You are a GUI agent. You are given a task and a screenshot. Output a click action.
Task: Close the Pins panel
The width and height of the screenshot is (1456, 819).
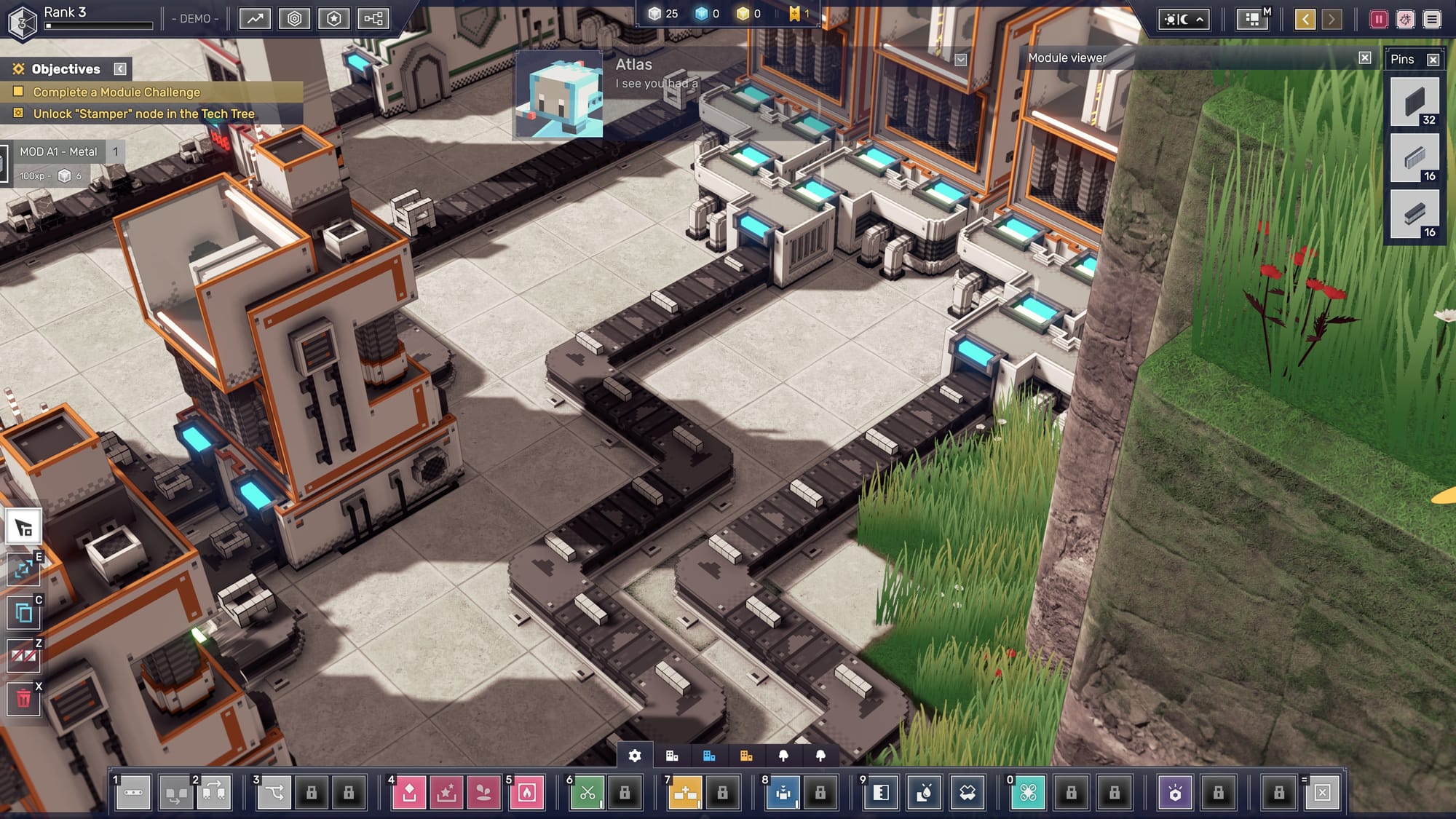1433,60
